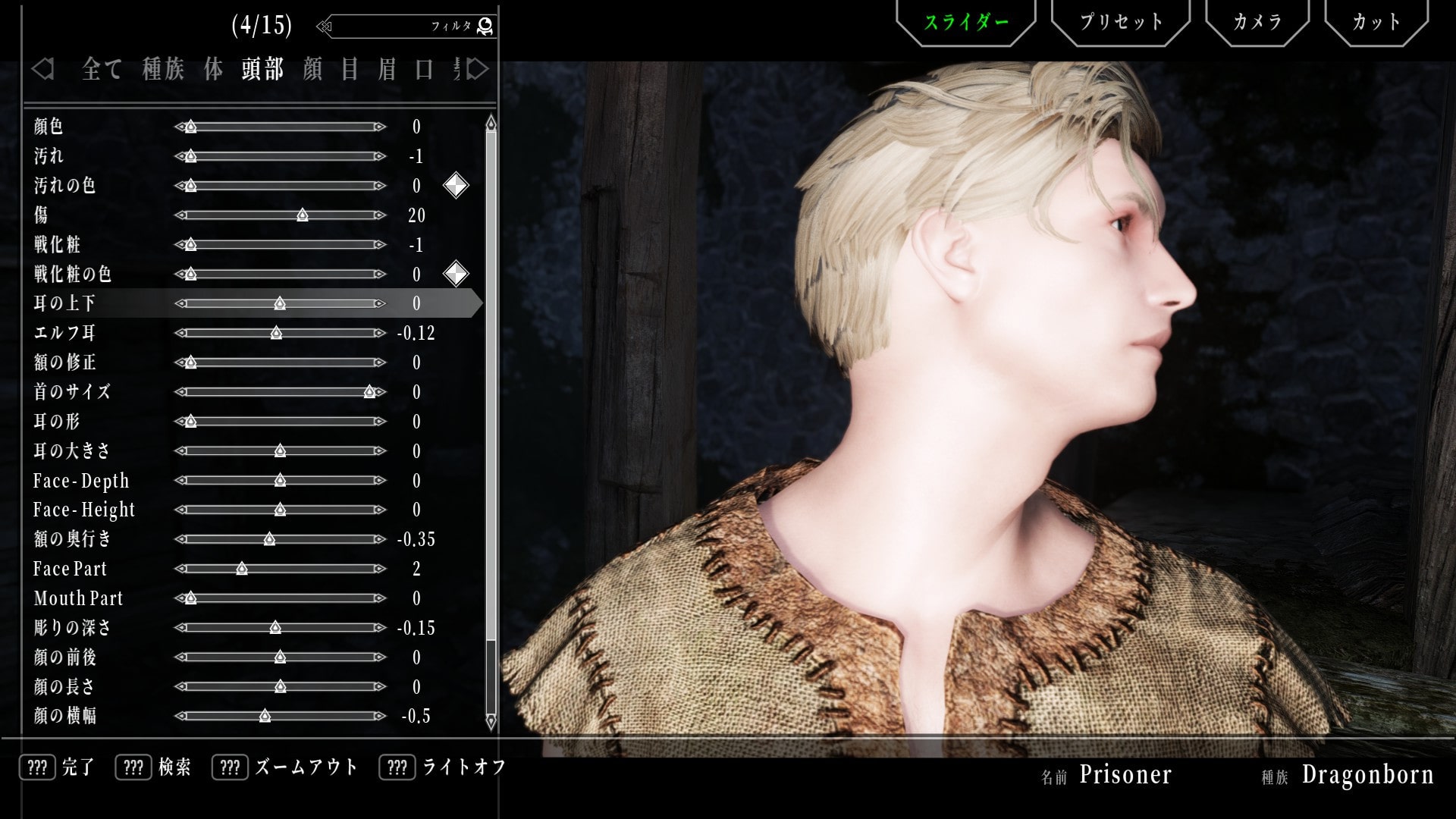Image resolution: width=1456 pixels, height=819 pixels.
Task: Click the scrollbar up arrow above the slider list
Action: (490, 121)
